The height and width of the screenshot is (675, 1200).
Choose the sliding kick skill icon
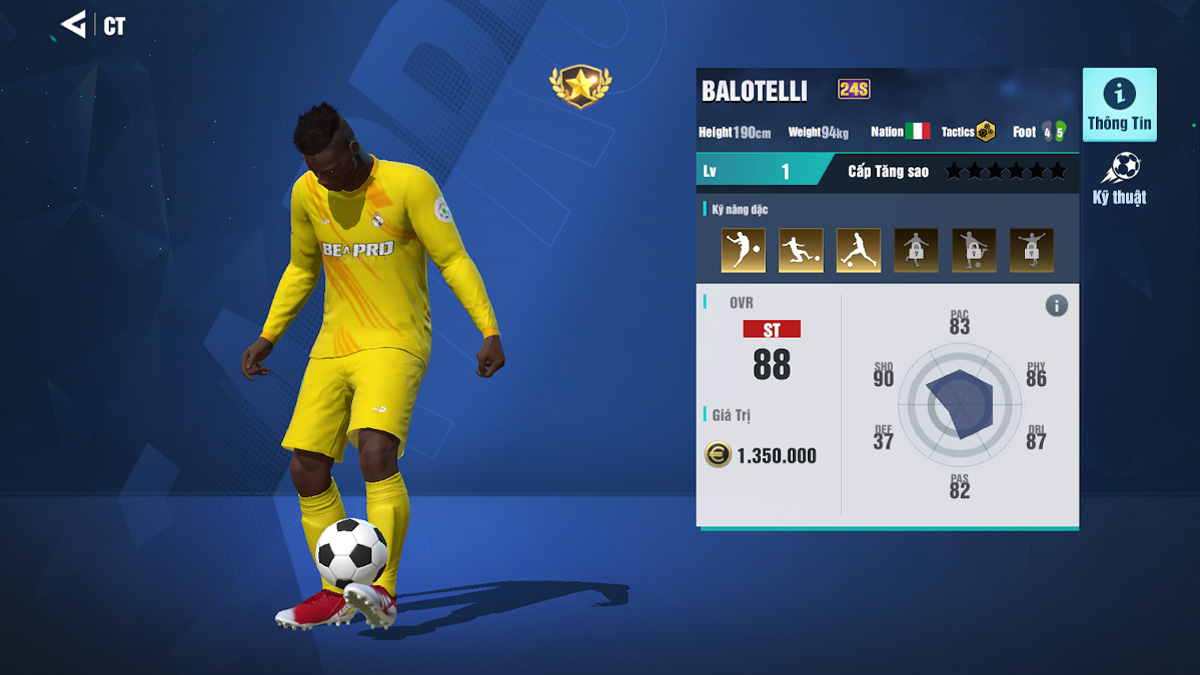pos(801,250)
